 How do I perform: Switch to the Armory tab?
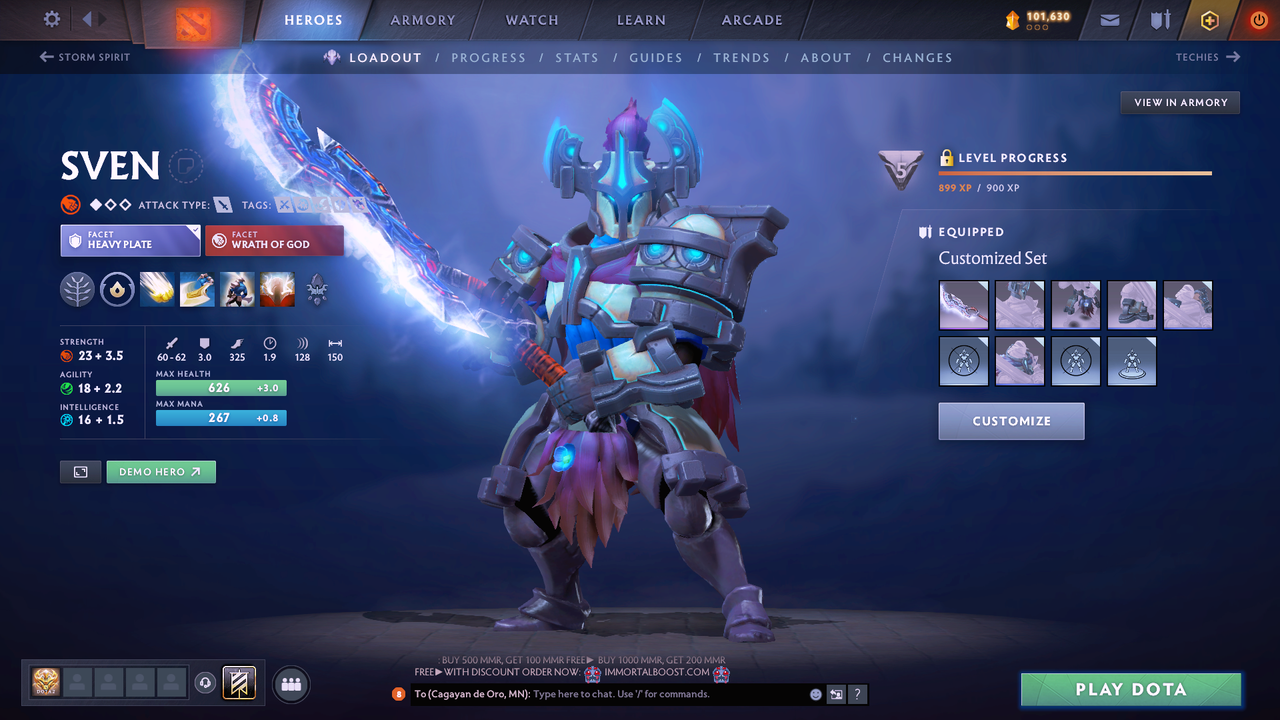click(x=422, y=19)
